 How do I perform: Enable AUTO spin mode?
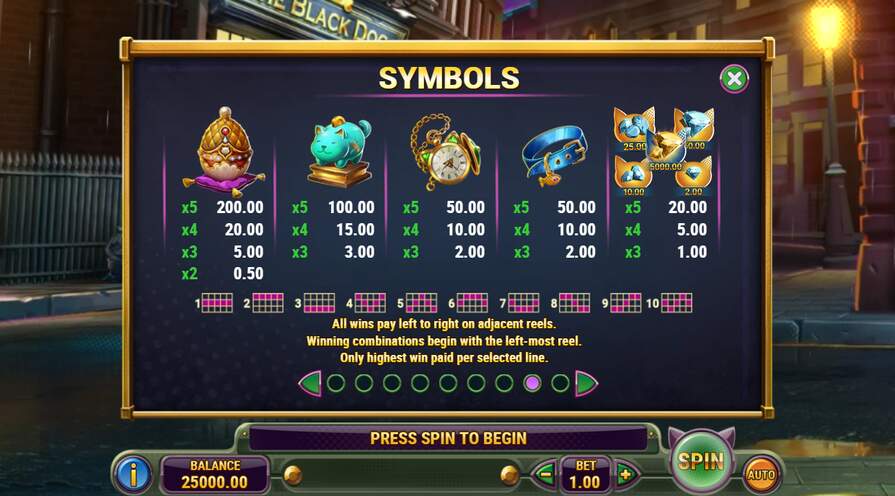point(762,473)
